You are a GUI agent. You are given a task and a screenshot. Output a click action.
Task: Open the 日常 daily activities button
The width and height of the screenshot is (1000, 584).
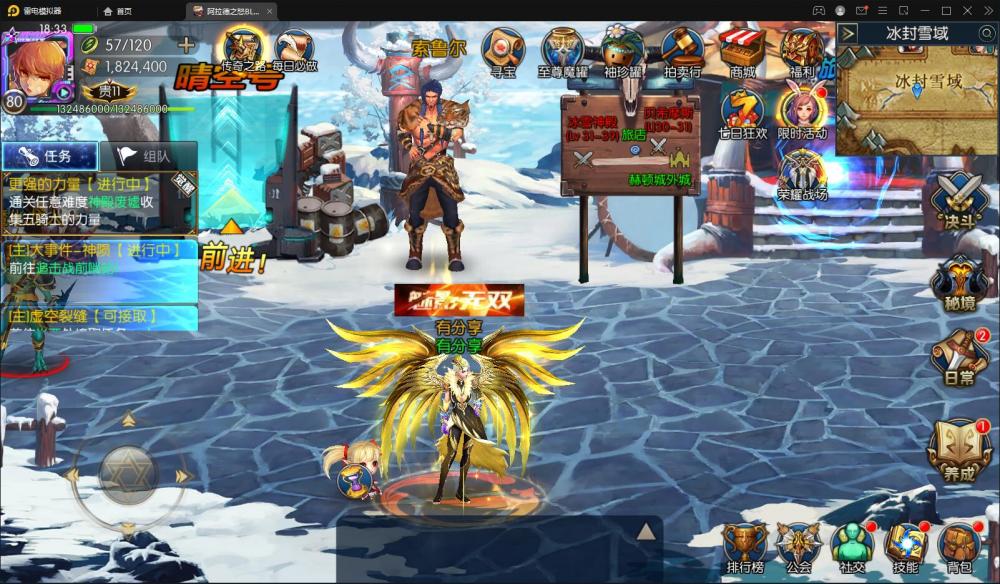959,357
